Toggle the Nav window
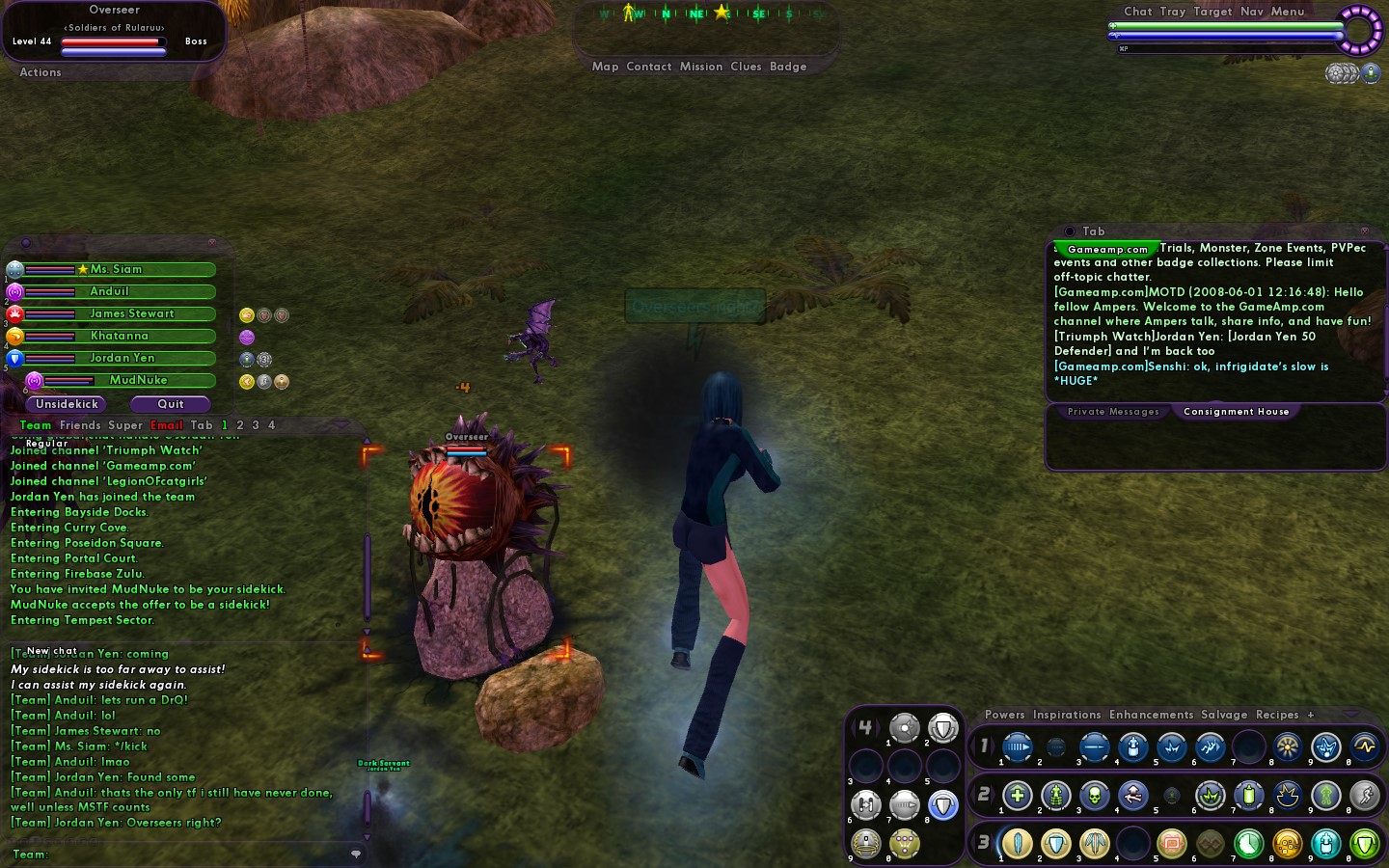 pos(1252,12)
